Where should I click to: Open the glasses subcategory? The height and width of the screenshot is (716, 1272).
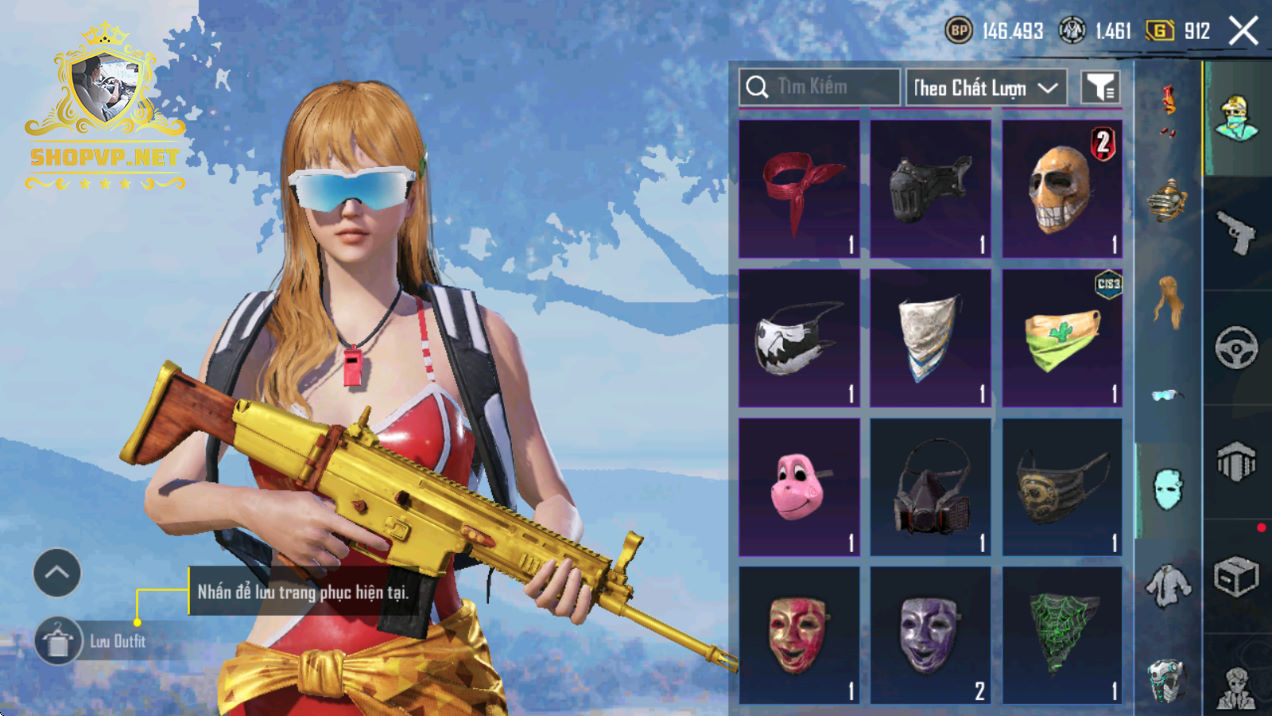[1167, 395]
